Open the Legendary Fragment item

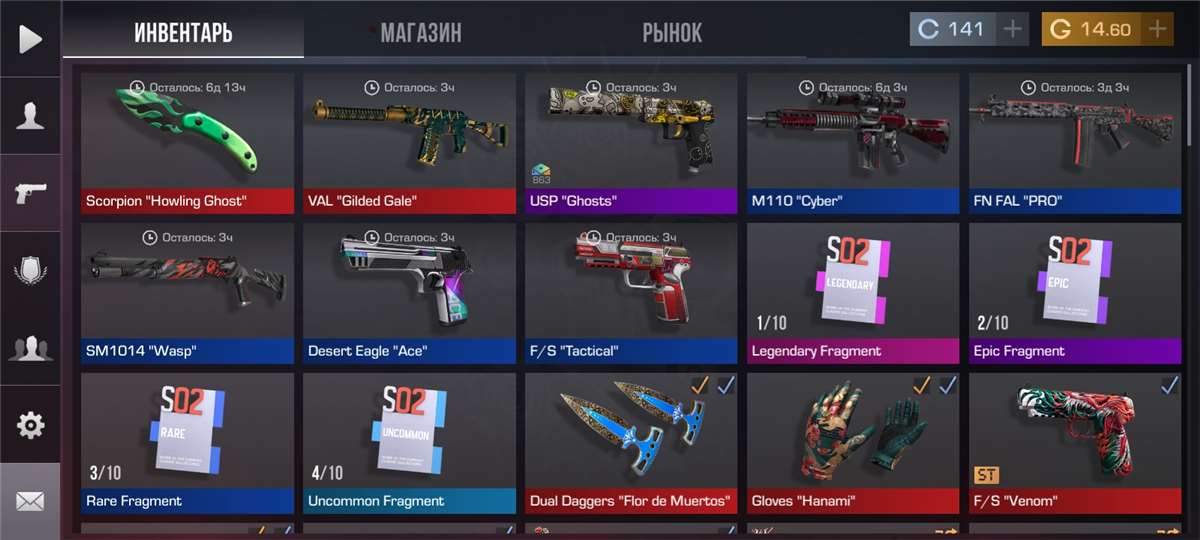(x=853, y=292)
